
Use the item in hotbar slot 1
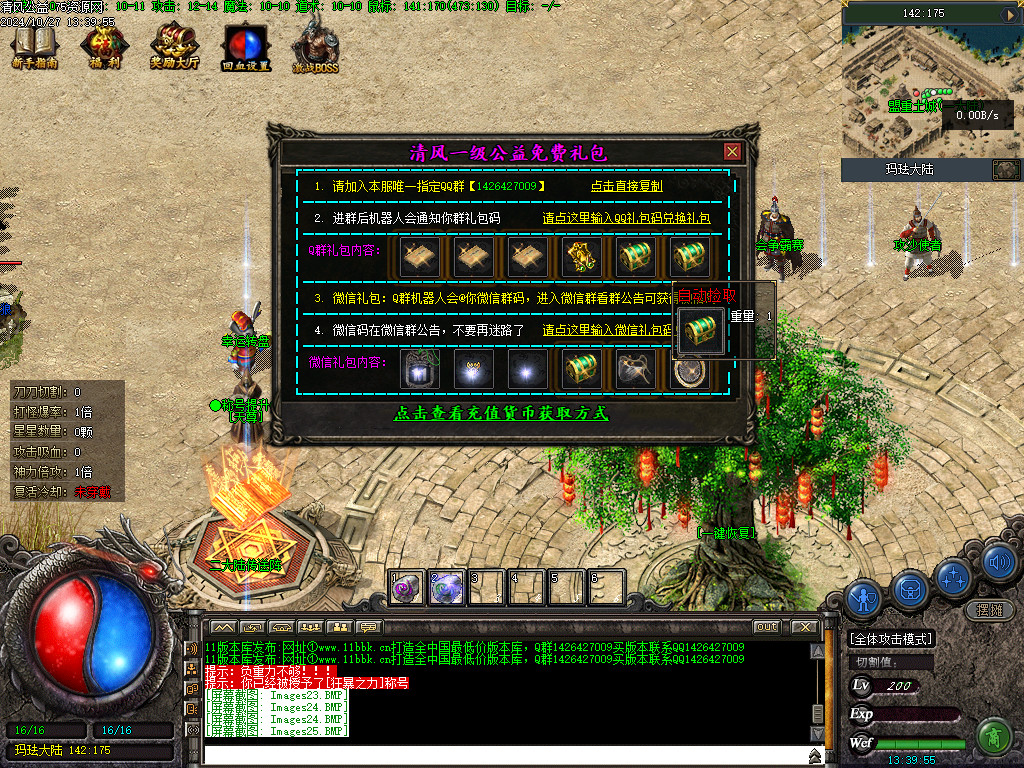(407, 588)
